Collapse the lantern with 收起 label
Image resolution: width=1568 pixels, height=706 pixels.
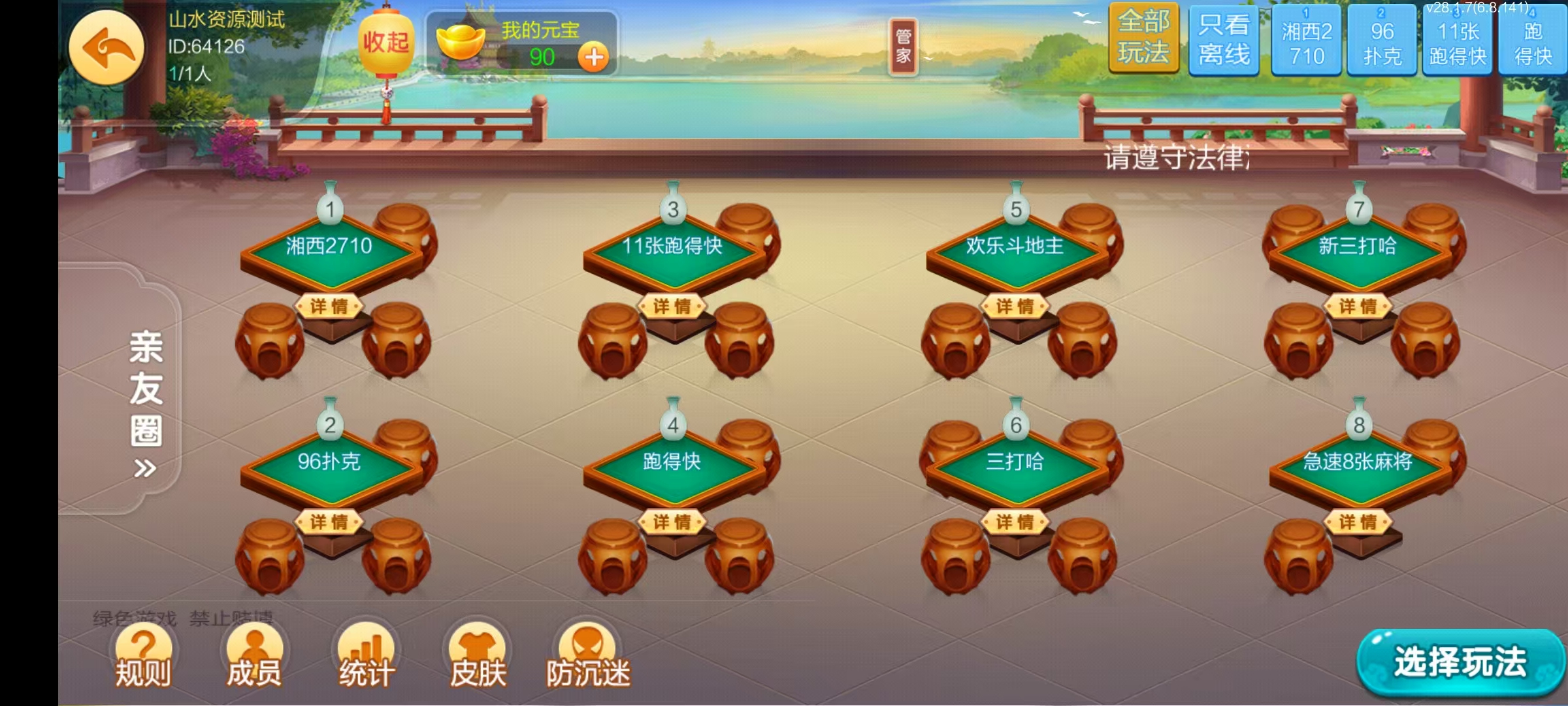click(x=386, y=42)
